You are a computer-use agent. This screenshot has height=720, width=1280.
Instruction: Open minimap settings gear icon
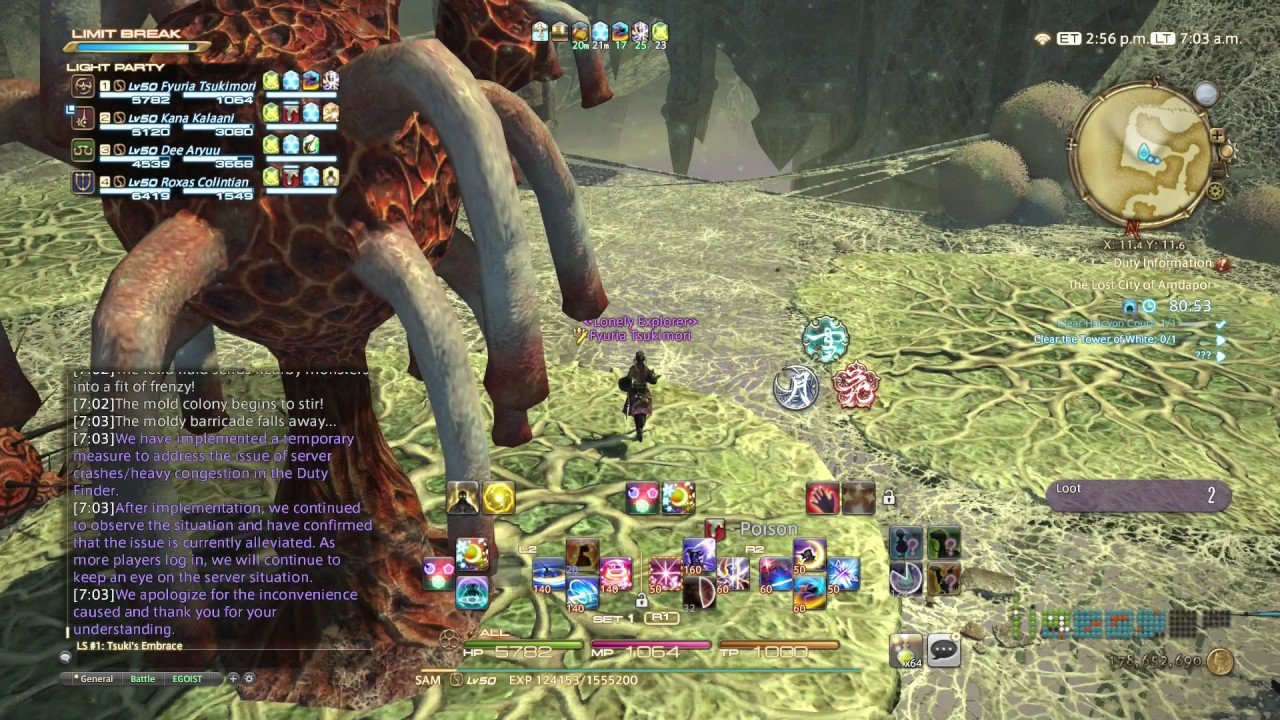(1216, 190)
